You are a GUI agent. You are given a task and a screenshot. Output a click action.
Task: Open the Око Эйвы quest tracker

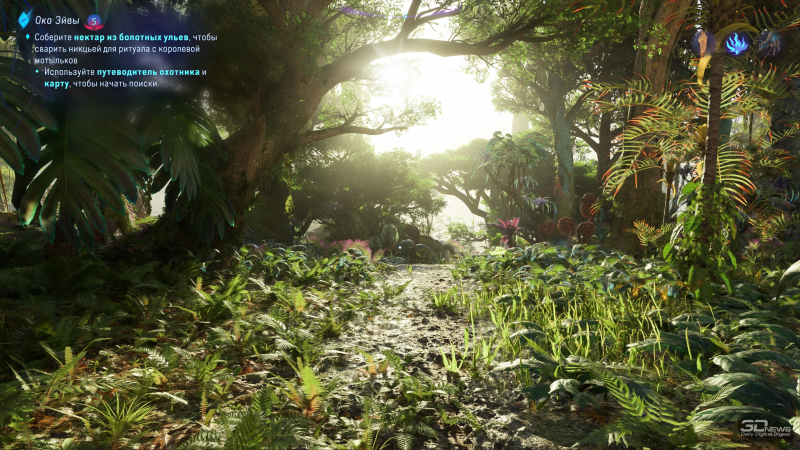point(57,20)
